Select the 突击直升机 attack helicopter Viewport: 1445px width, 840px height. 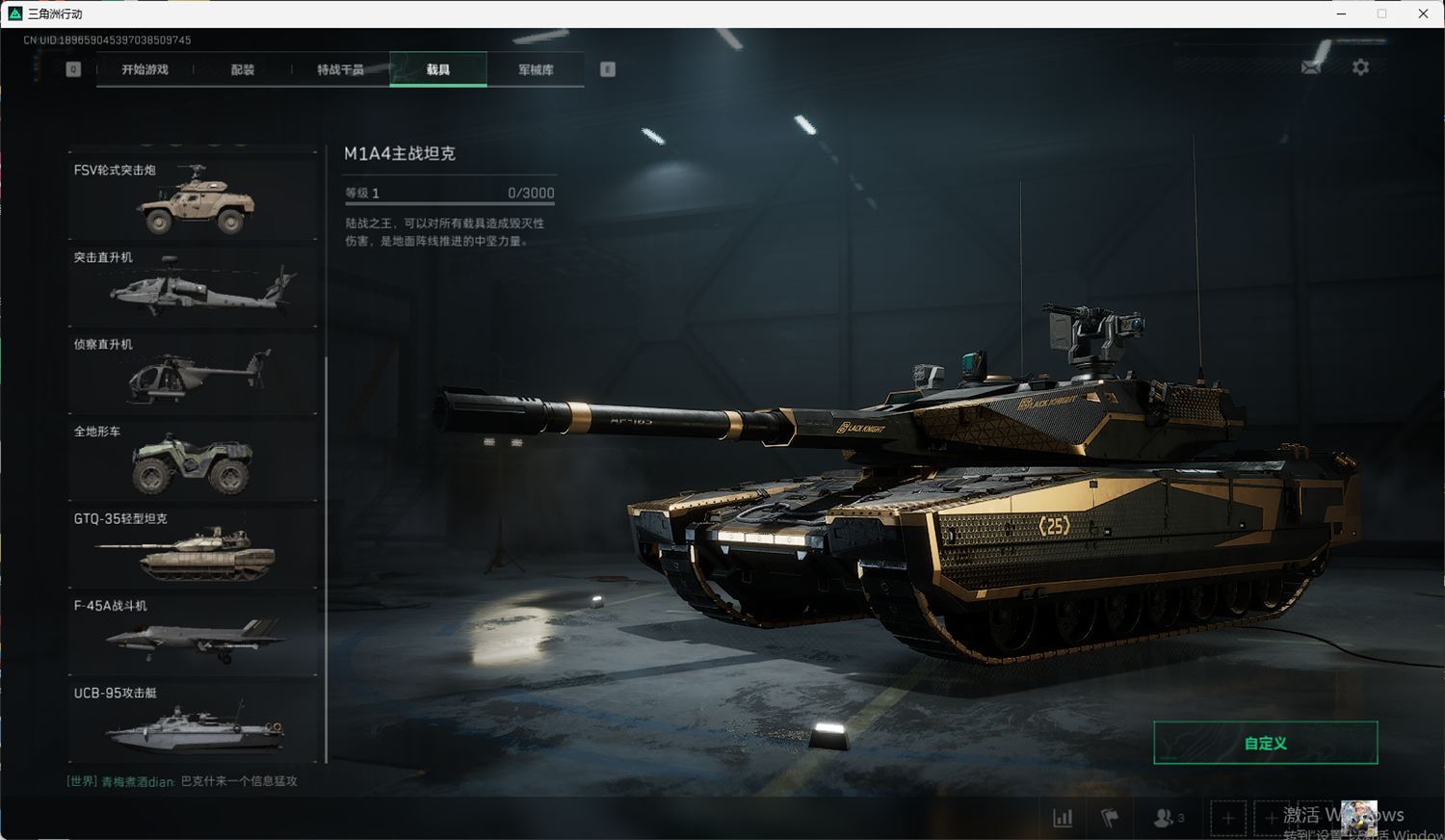(193, 286)
